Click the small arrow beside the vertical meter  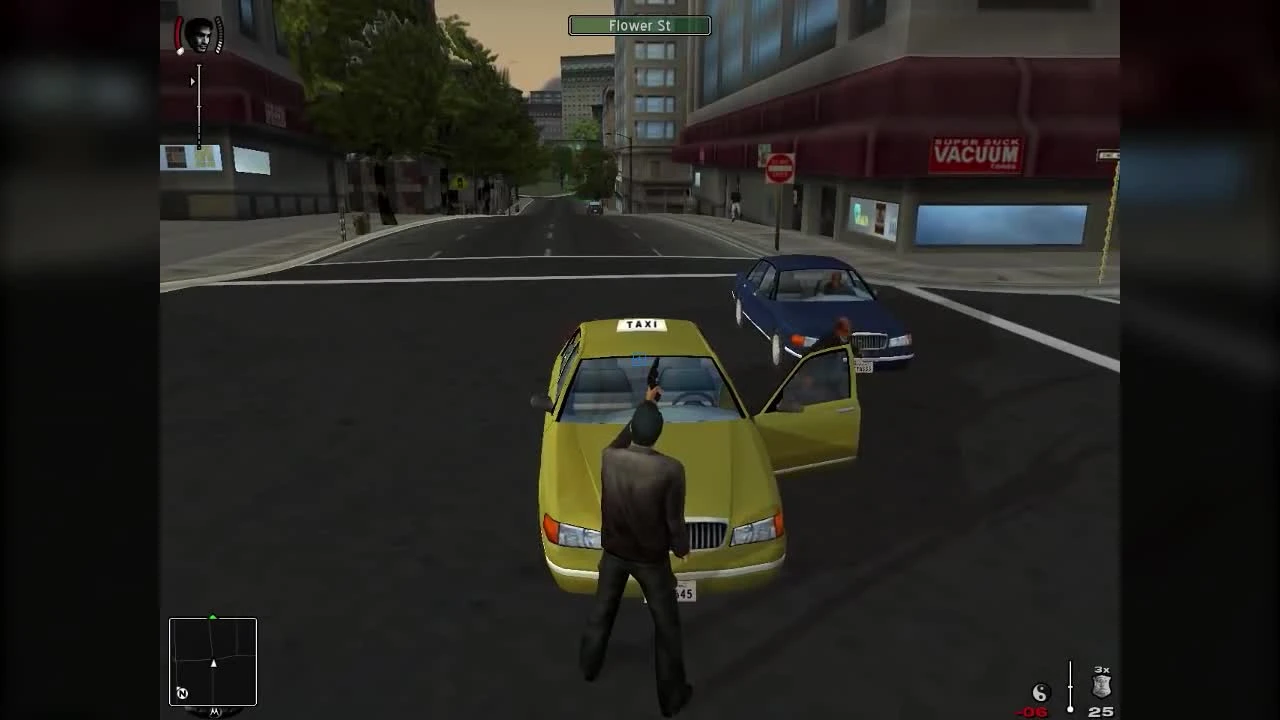(193, 81)
